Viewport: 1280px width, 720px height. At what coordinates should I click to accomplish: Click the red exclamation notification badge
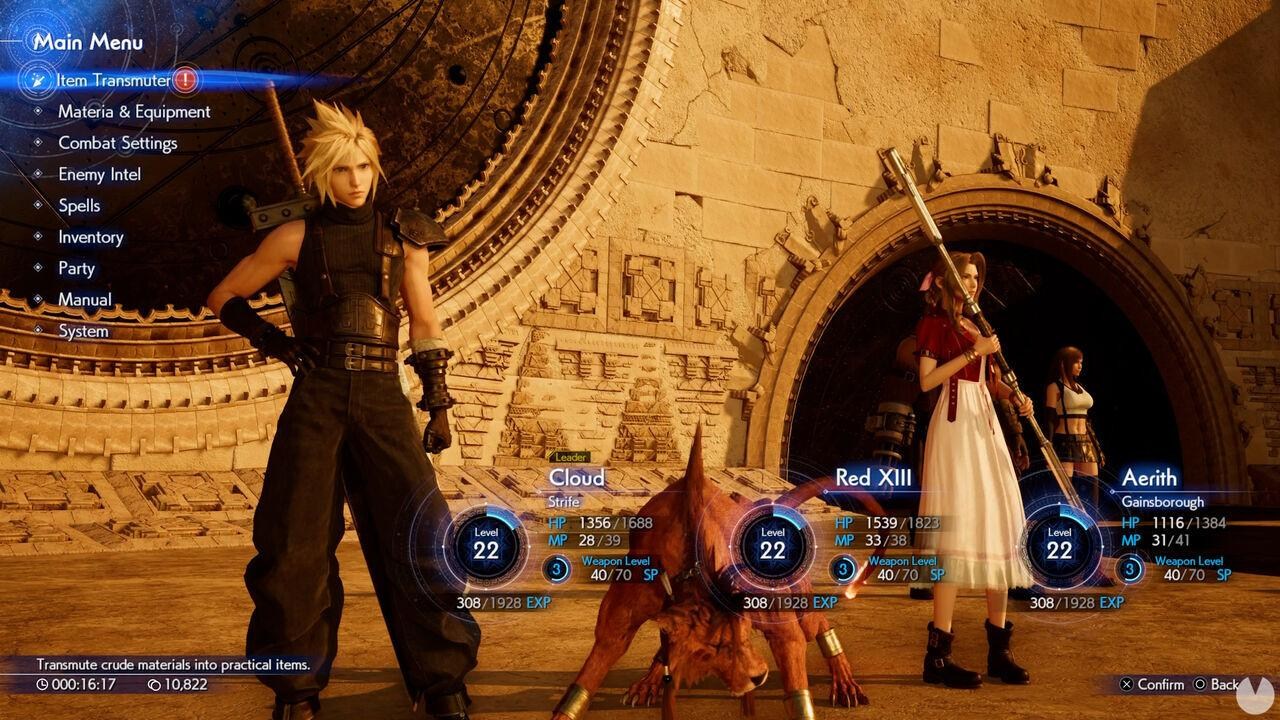pos(186,80)
